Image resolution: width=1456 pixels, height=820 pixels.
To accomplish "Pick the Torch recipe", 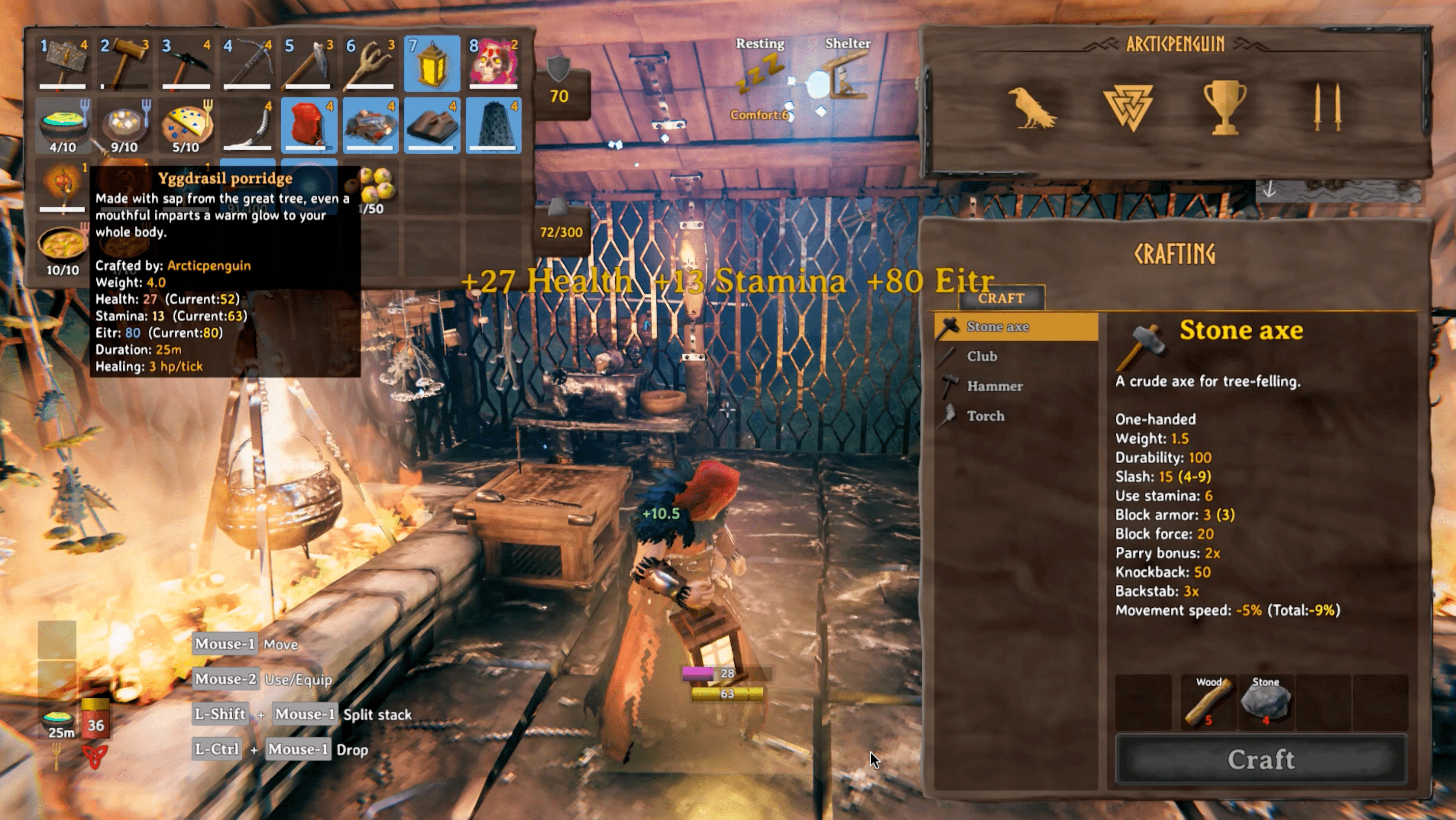I will point(986,416).
